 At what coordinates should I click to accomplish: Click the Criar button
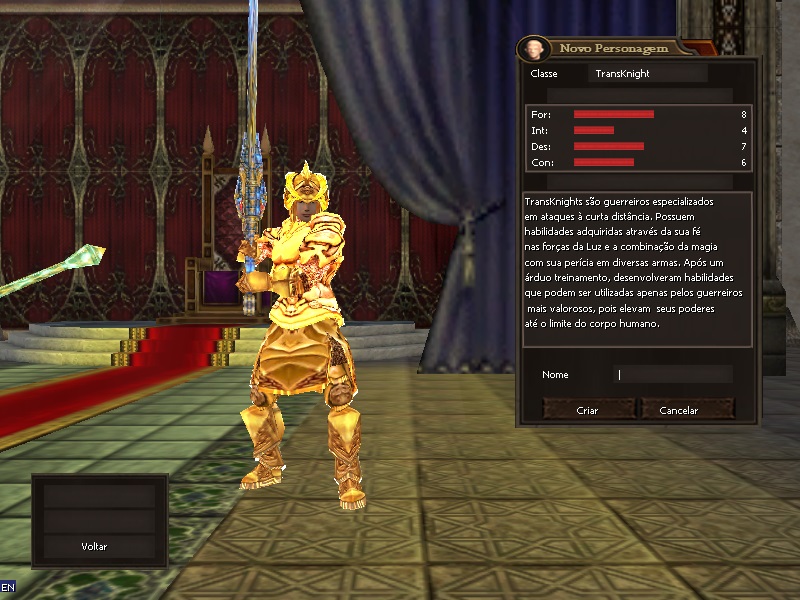point(588,410)
